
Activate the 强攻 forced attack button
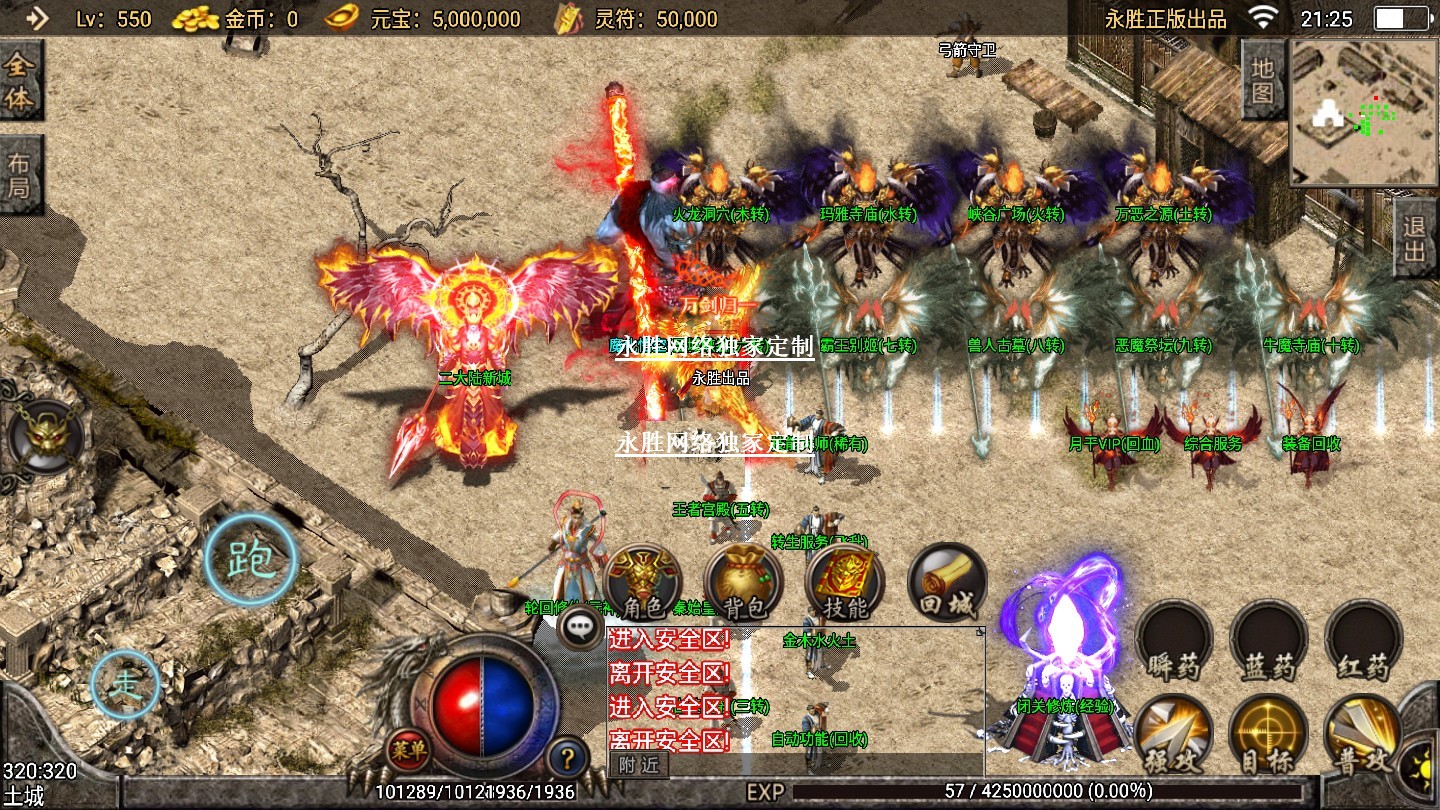(x=1174, y=737)
